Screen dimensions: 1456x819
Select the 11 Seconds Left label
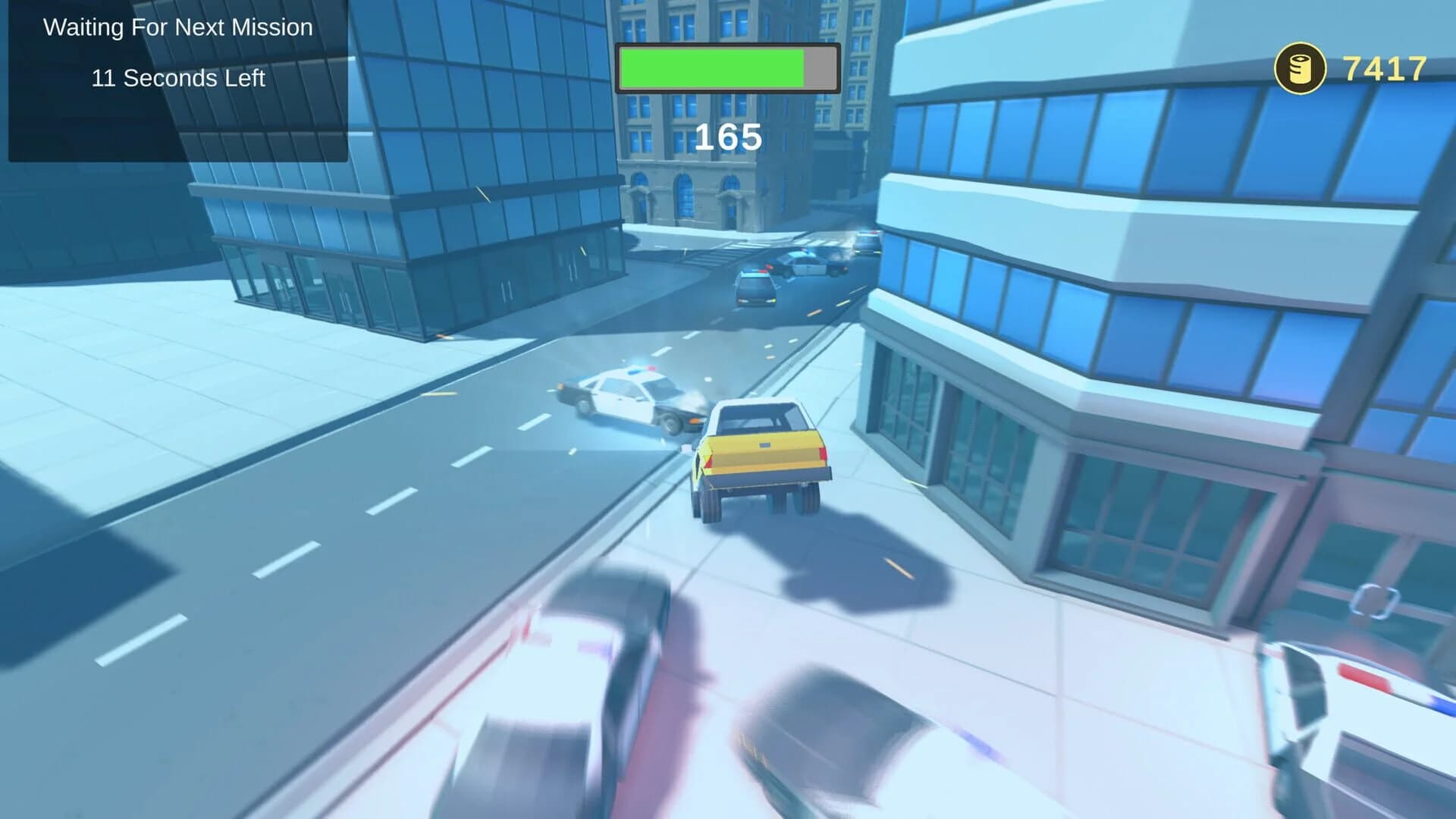178,78
